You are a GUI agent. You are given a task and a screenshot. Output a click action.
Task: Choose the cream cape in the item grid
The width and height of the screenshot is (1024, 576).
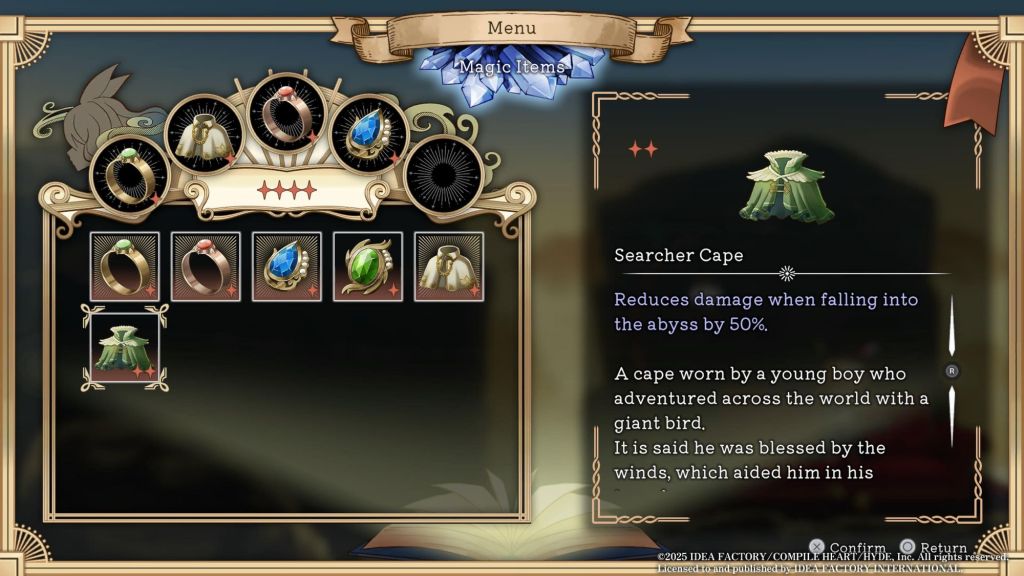point(449,267)
